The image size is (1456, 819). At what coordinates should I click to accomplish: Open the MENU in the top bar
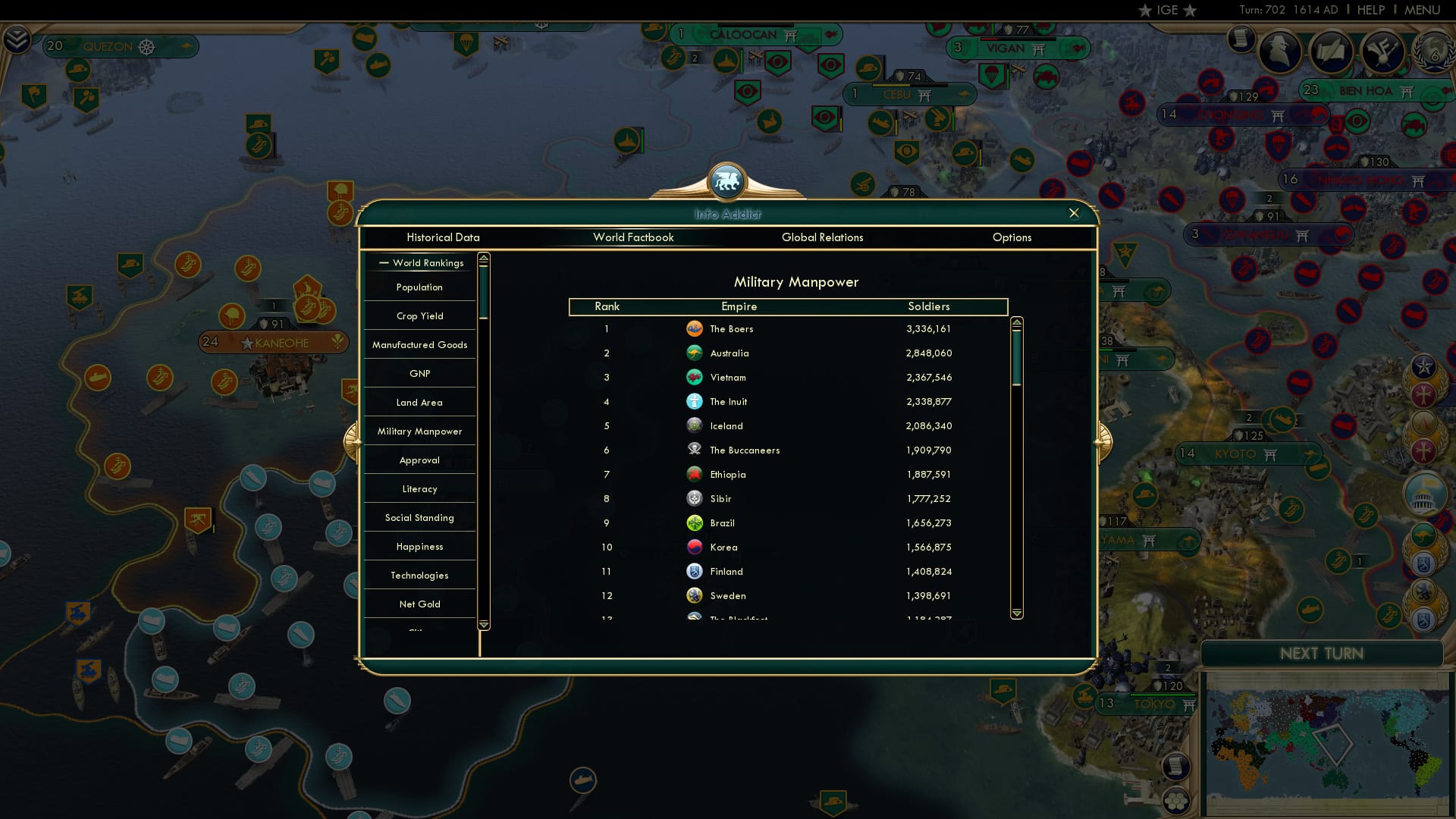1424,10
